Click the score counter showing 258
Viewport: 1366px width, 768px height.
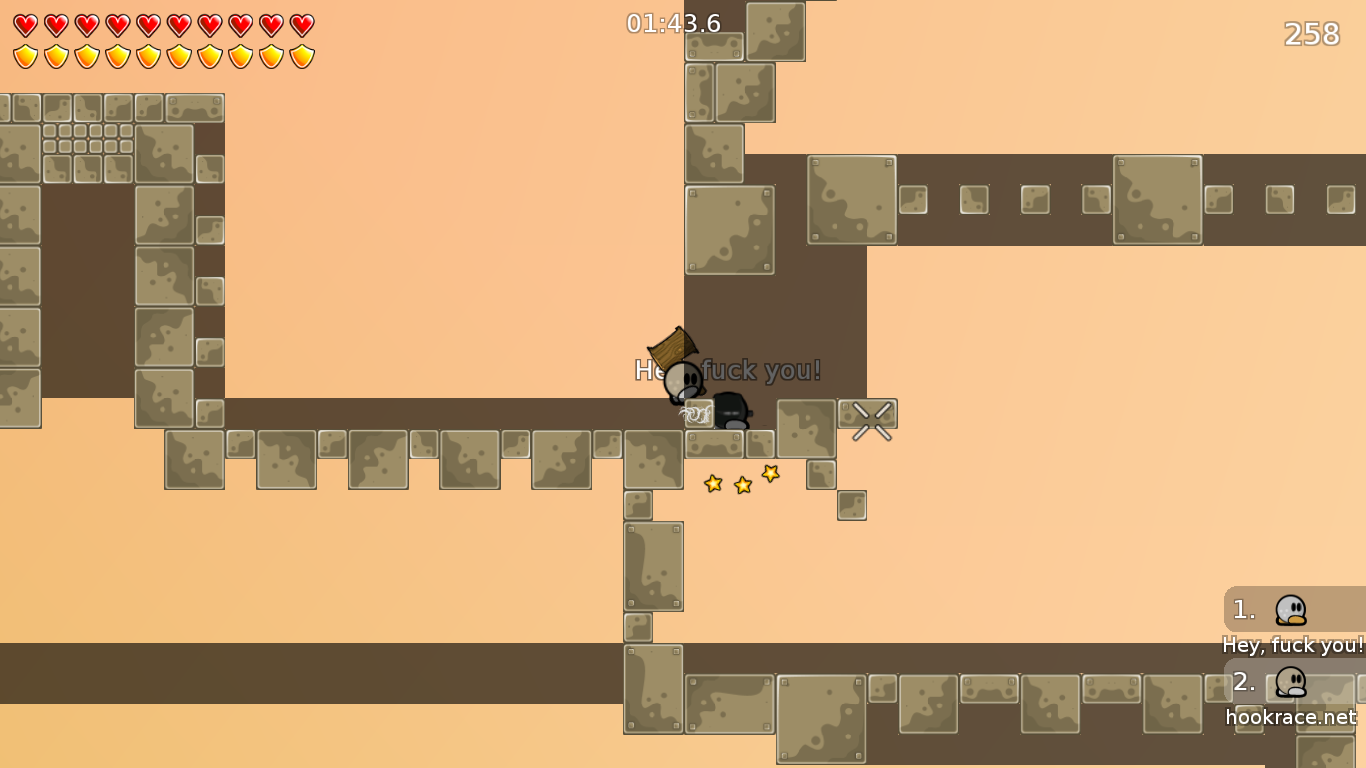[1311, 35]
